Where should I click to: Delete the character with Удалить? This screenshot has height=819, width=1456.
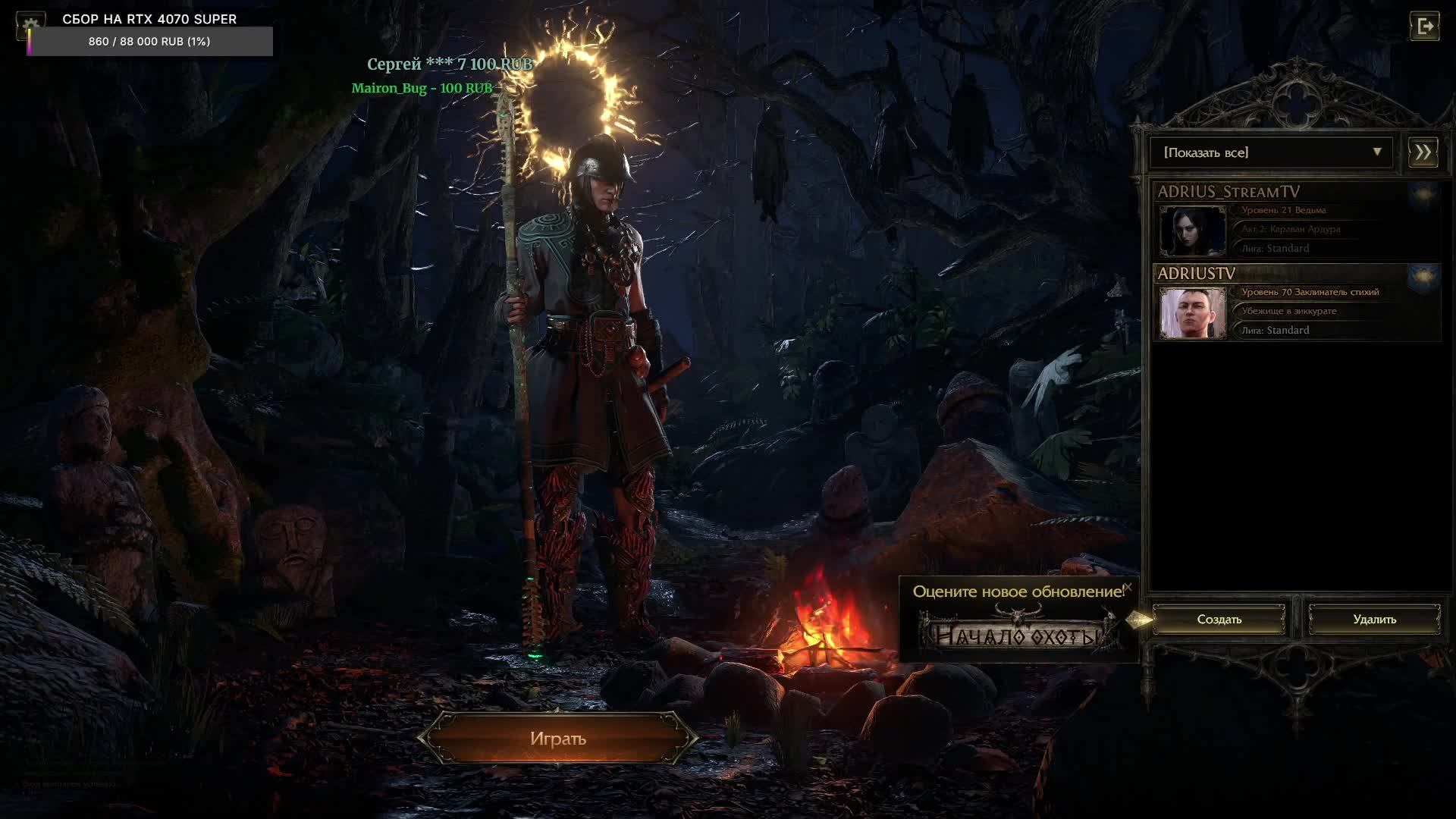1374,620
